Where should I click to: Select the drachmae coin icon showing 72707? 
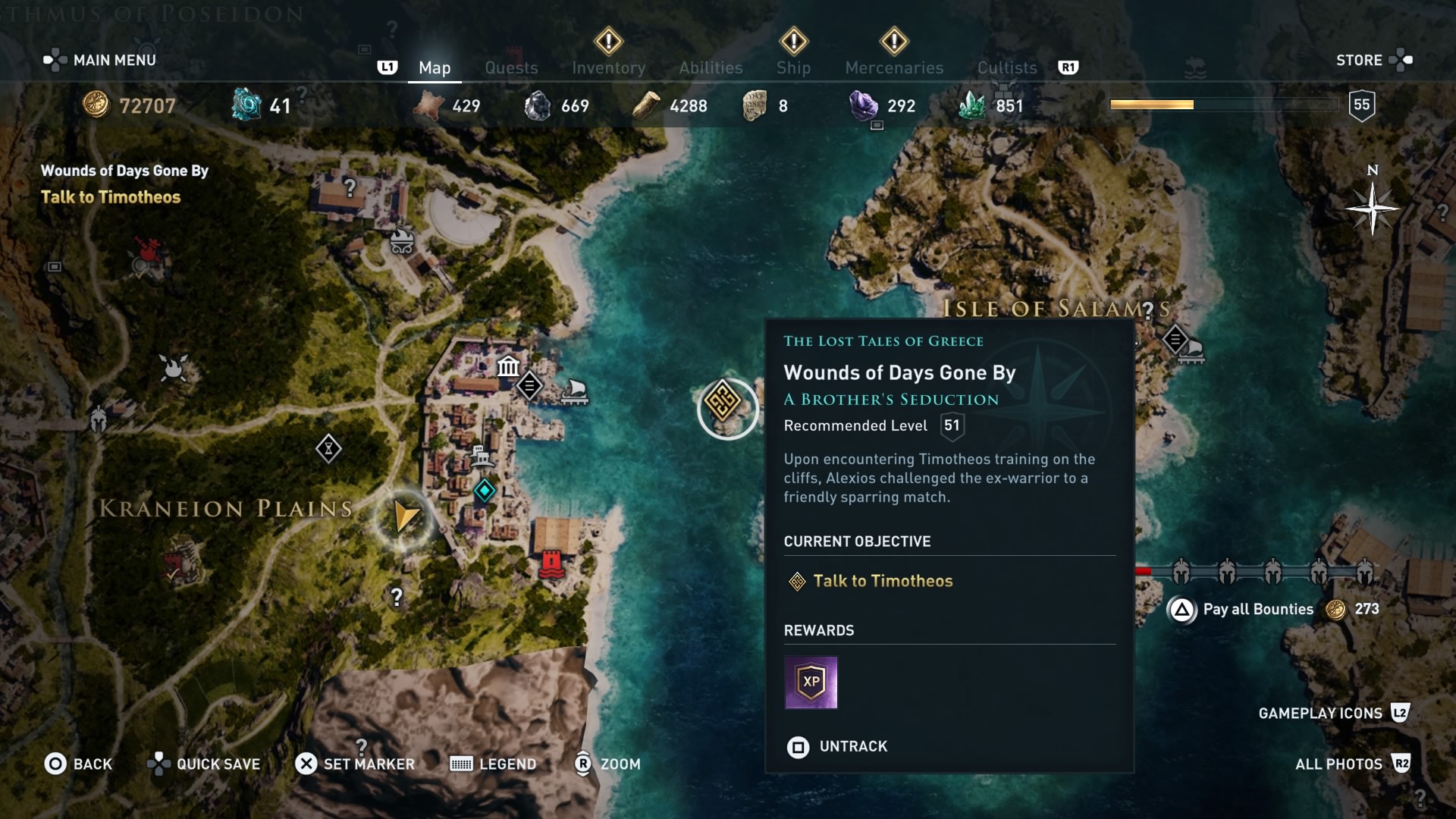tap(97, 105)
